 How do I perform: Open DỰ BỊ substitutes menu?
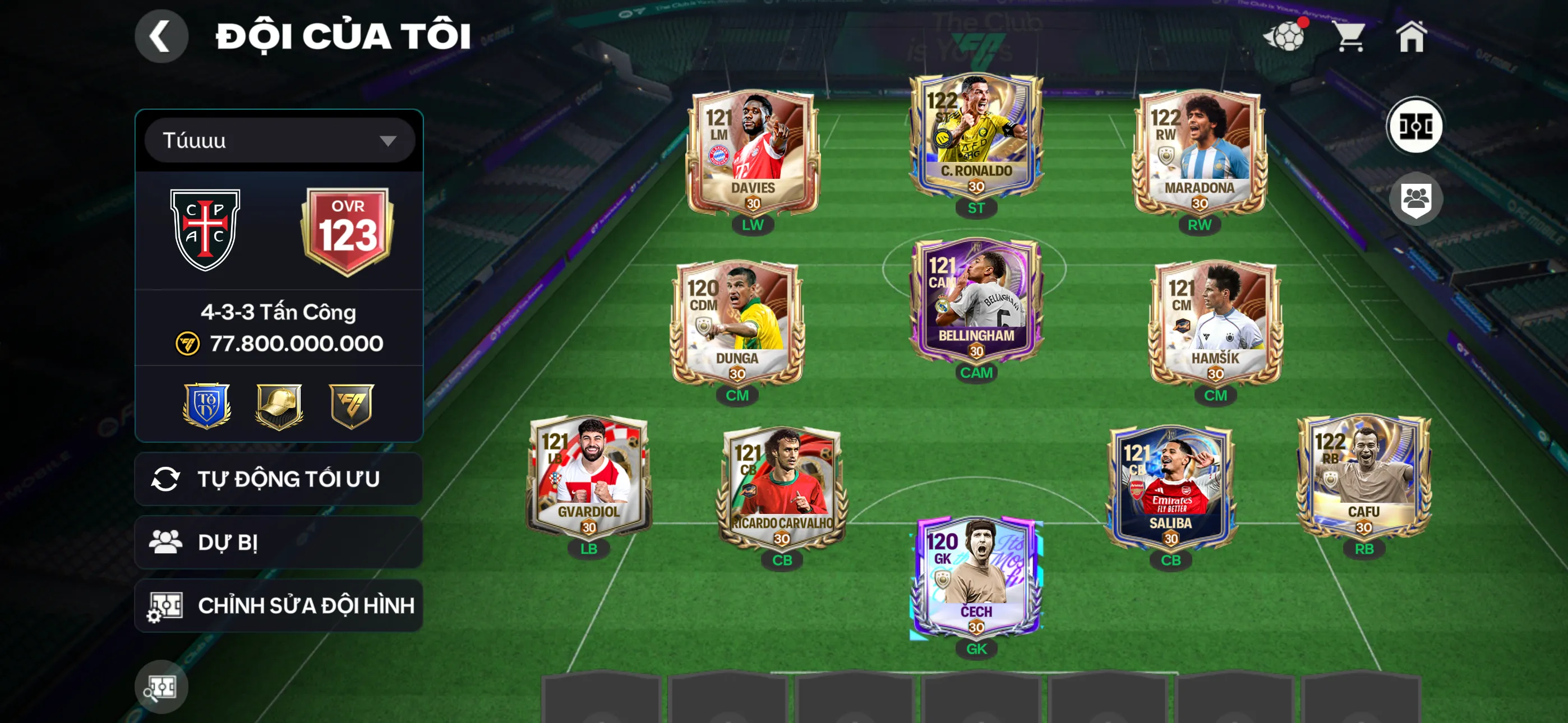coord(277,541)
